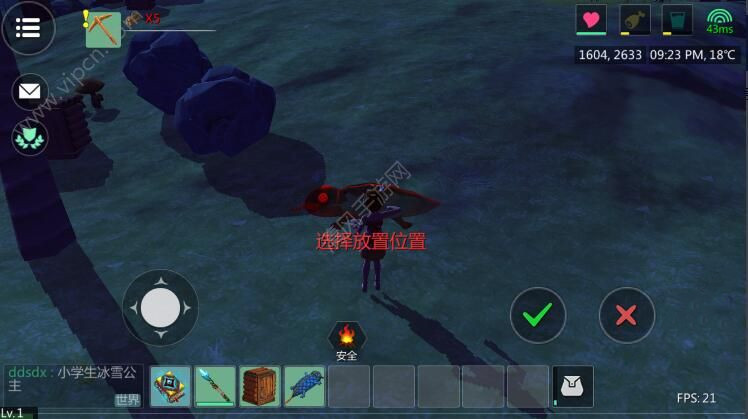Open the World chat box
The width and height of the screenshot is (748, 419).
click(x=72, y=385)
